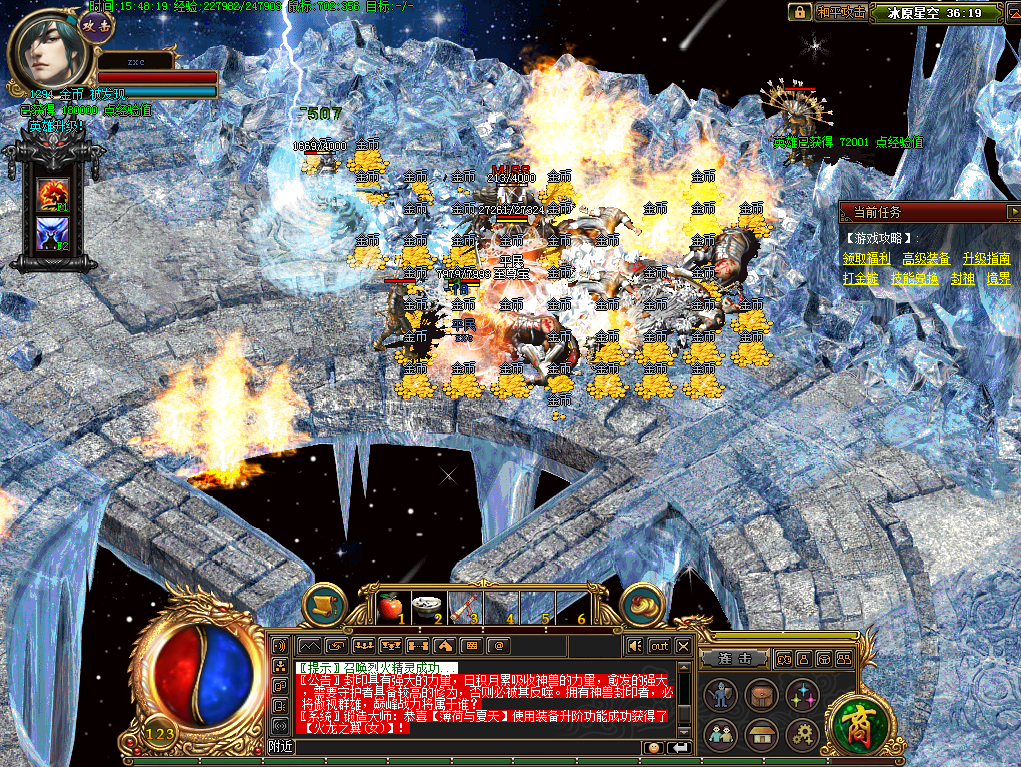Click the padlock icon beside 和平攻击

799,12
